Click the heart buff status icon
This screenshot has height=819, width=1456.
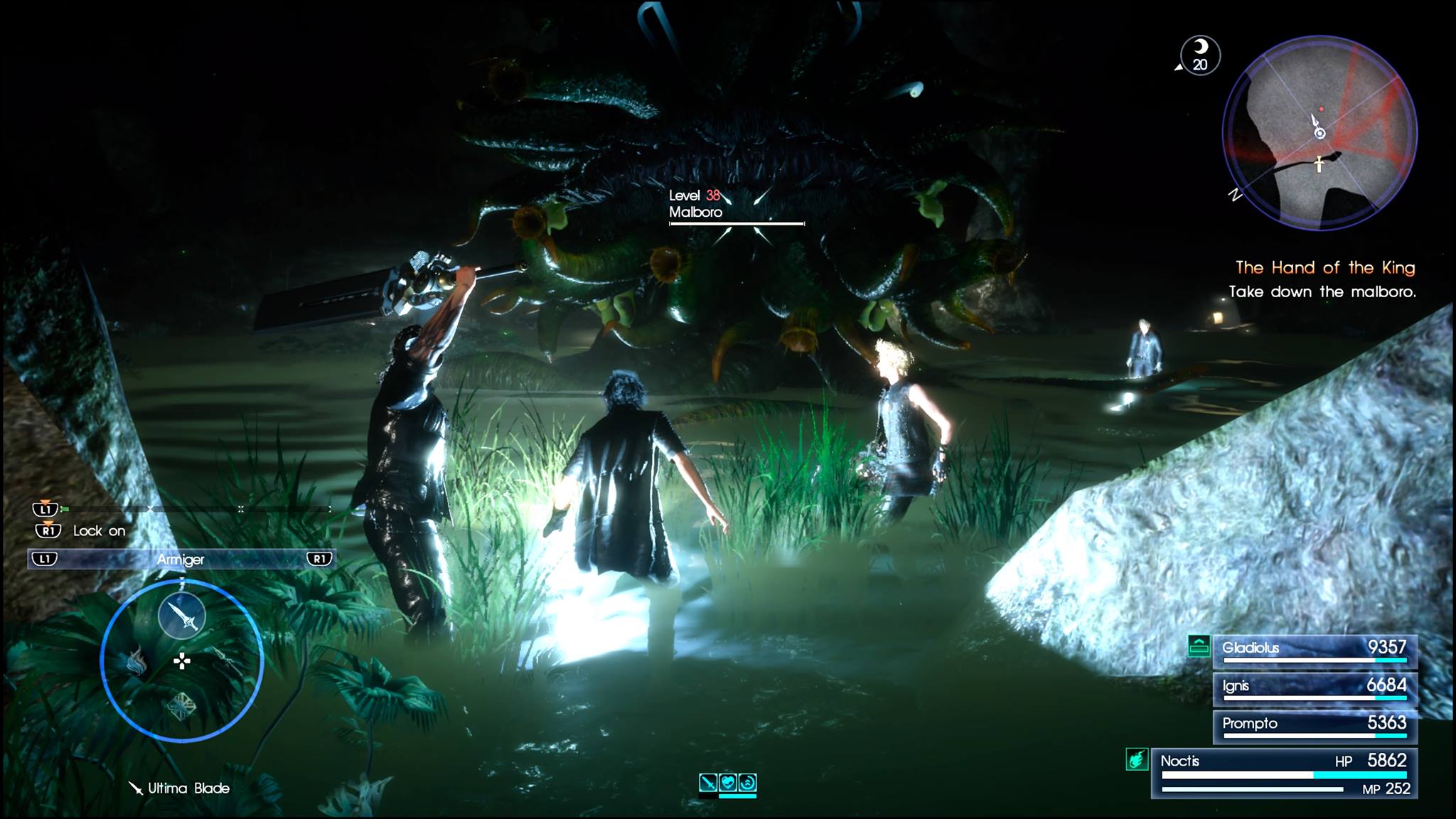pos(728,783)
